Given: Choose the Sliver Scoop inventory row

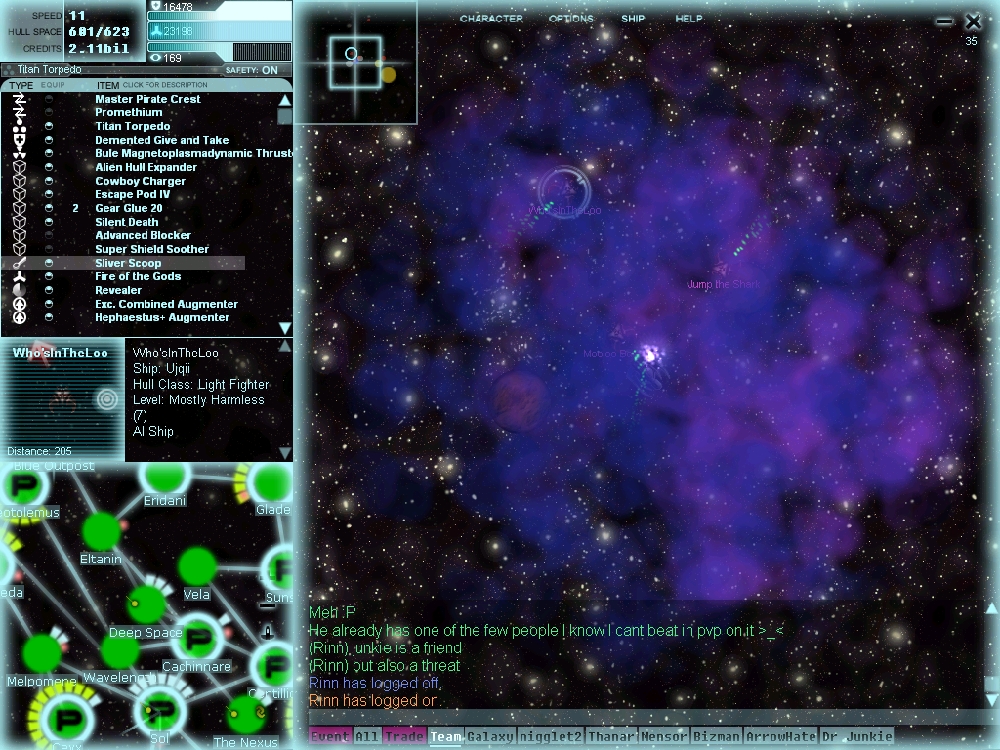Looking at the screenshot, I should click(x=128, y=263).
